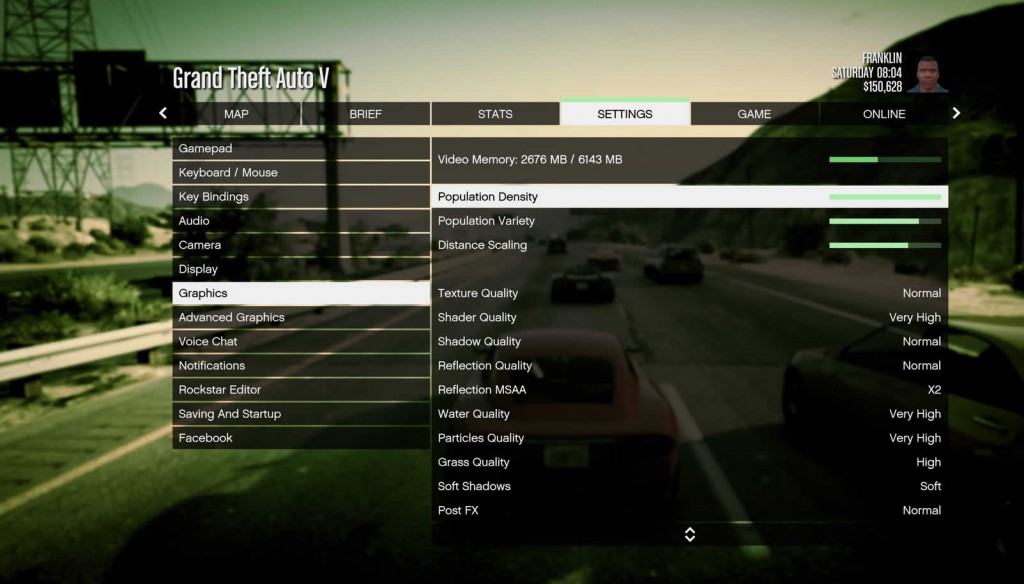Choose Keyboard / Mouse settings
Viewport: 1024px width, 584px height.
point(301,173)
